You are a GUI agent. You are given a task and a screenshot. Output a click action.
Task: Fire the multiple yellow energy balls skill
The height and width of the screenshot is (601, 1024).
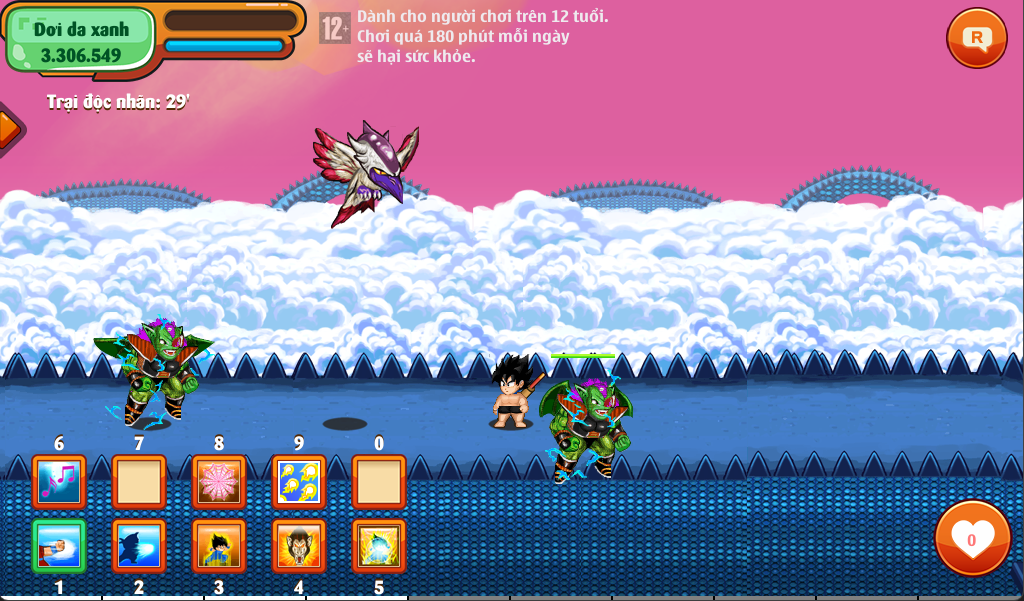point(299,482)
